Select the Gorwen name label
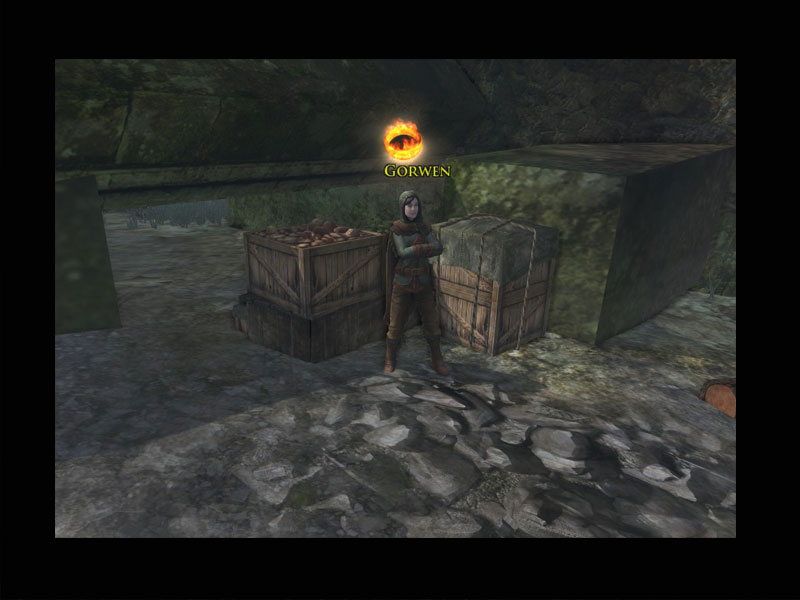 tap(417, 171)
